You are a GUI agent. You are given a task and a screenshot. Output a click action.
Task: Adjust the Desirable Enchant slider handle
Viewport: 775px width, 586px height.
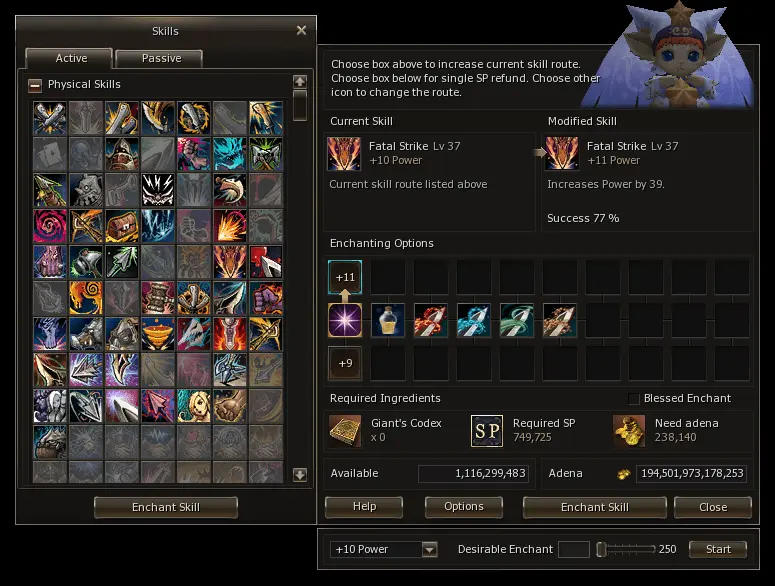coord(602,549)
